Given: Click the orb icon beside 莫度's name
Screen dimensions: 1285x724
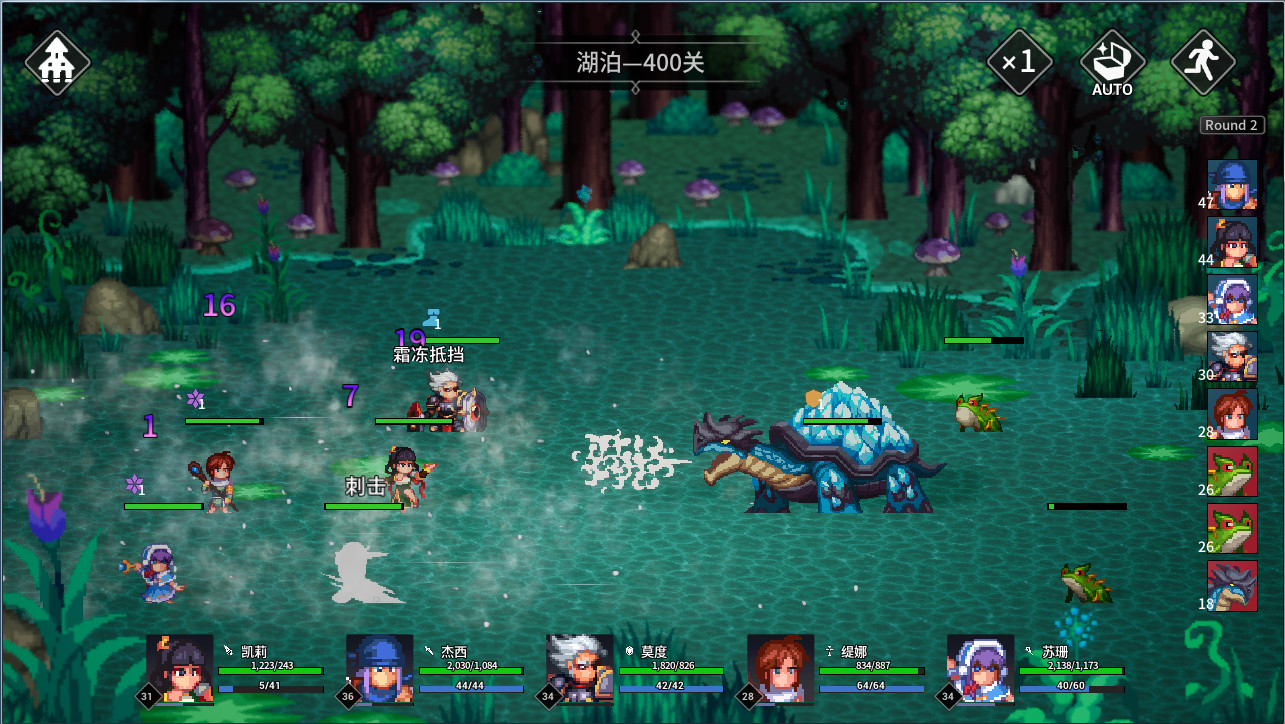Looking at the screenshot, I should [628, 648].
